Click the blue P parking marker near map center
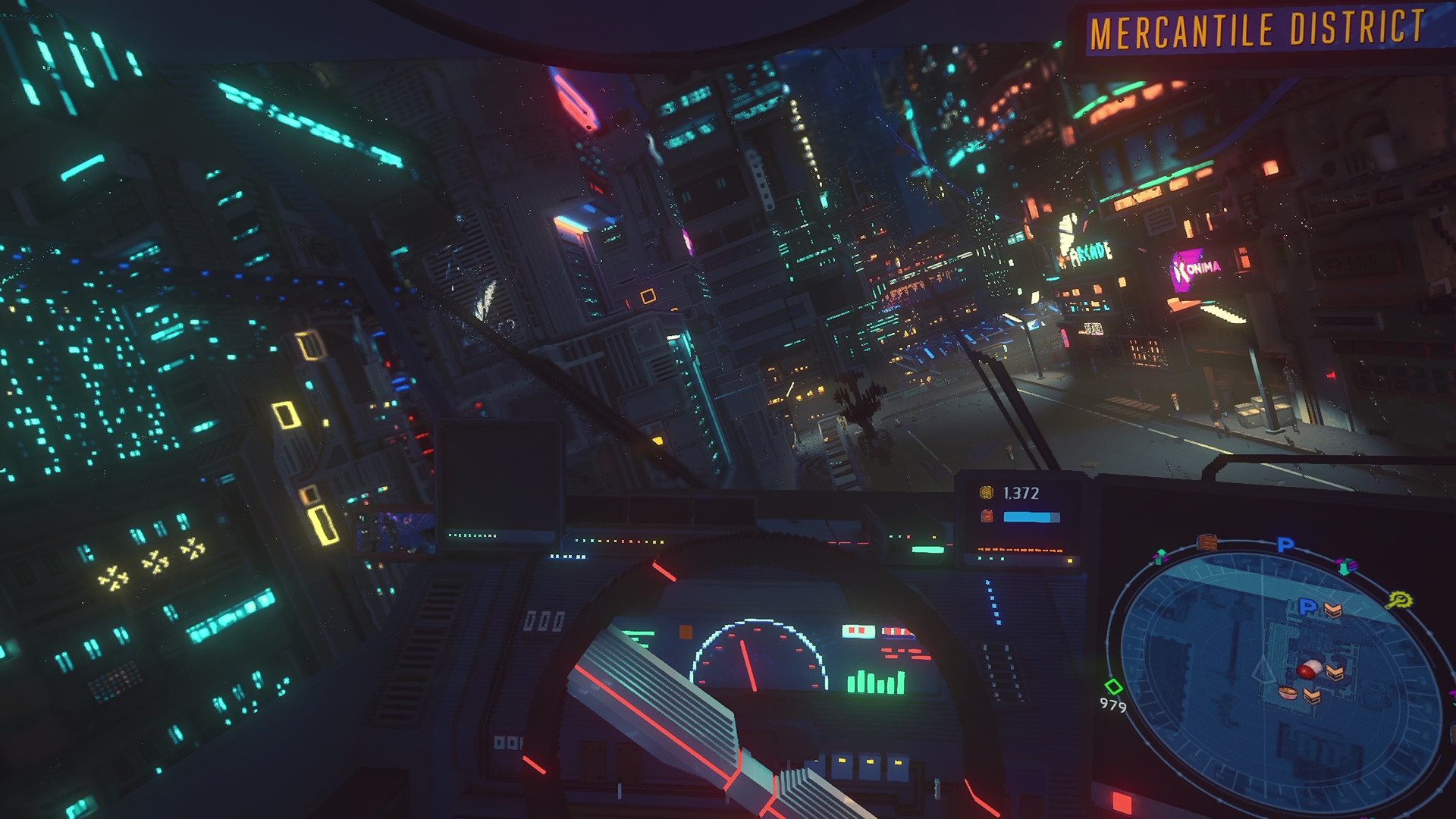The height and width of the screenshot is (819, 1456). pos(1307,607)
